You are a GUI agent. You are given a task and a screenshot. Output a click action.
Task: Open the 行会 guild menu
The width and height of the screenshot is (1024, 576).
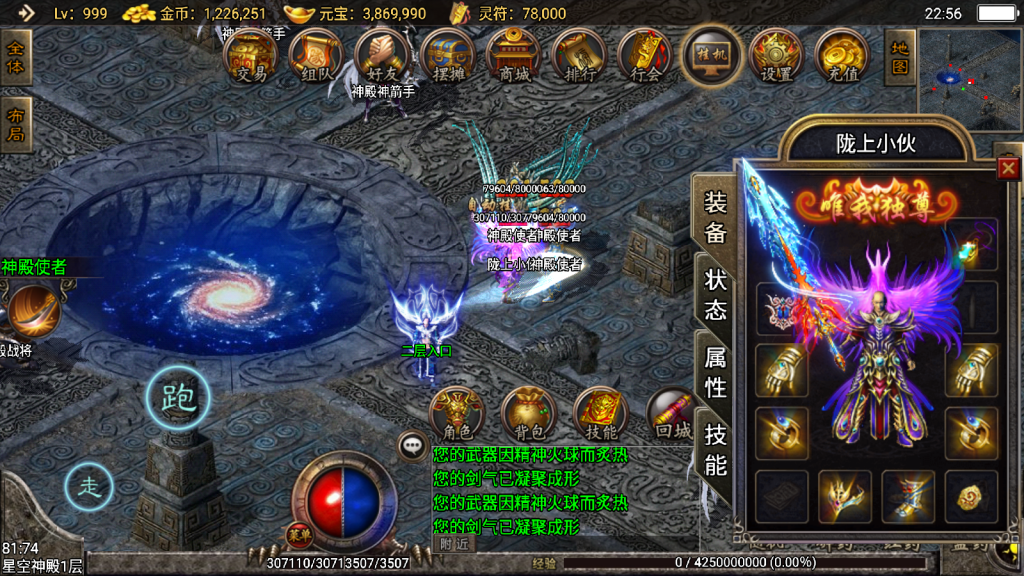pyautogui.click(x=645, y=56)
